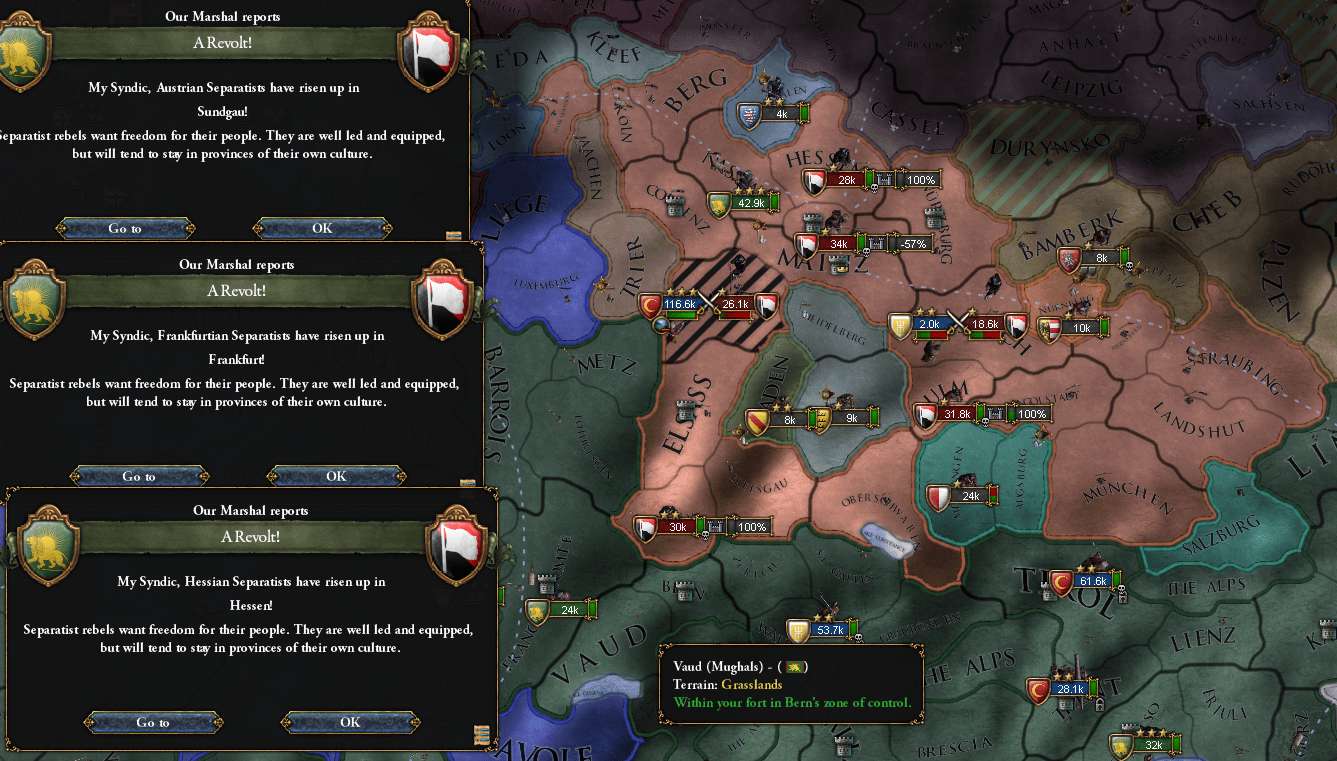The height and width of the screenshot is (761, 1337).
Task: Select the 4k army banner
Action: 781,114
